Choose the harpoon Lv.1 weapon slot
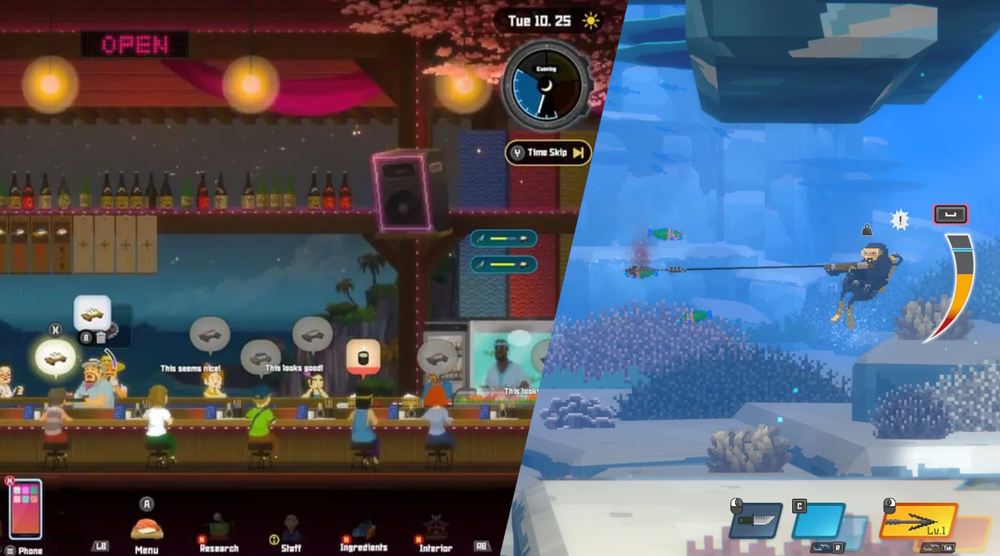This screenshot has height=556, width=1000. [918, 522]
